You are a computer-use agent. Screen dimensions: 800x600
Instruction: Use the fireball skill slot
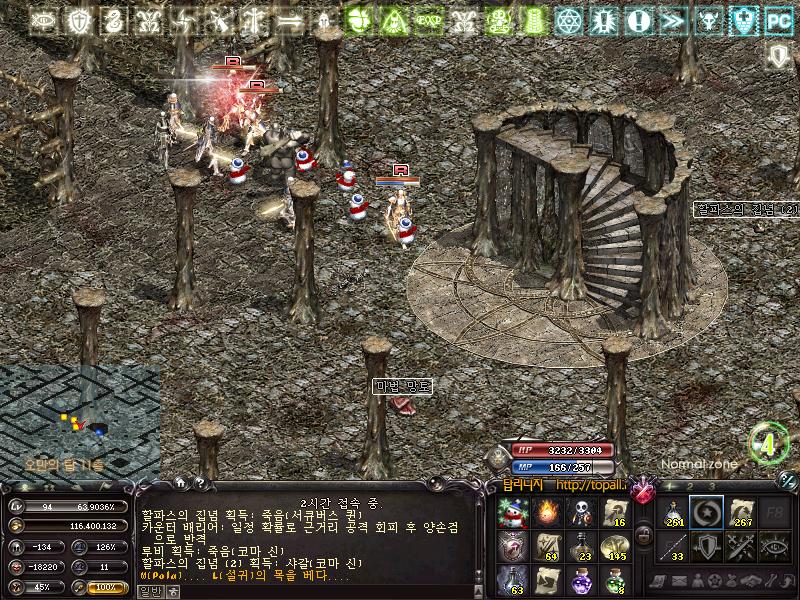coord(546,513)
